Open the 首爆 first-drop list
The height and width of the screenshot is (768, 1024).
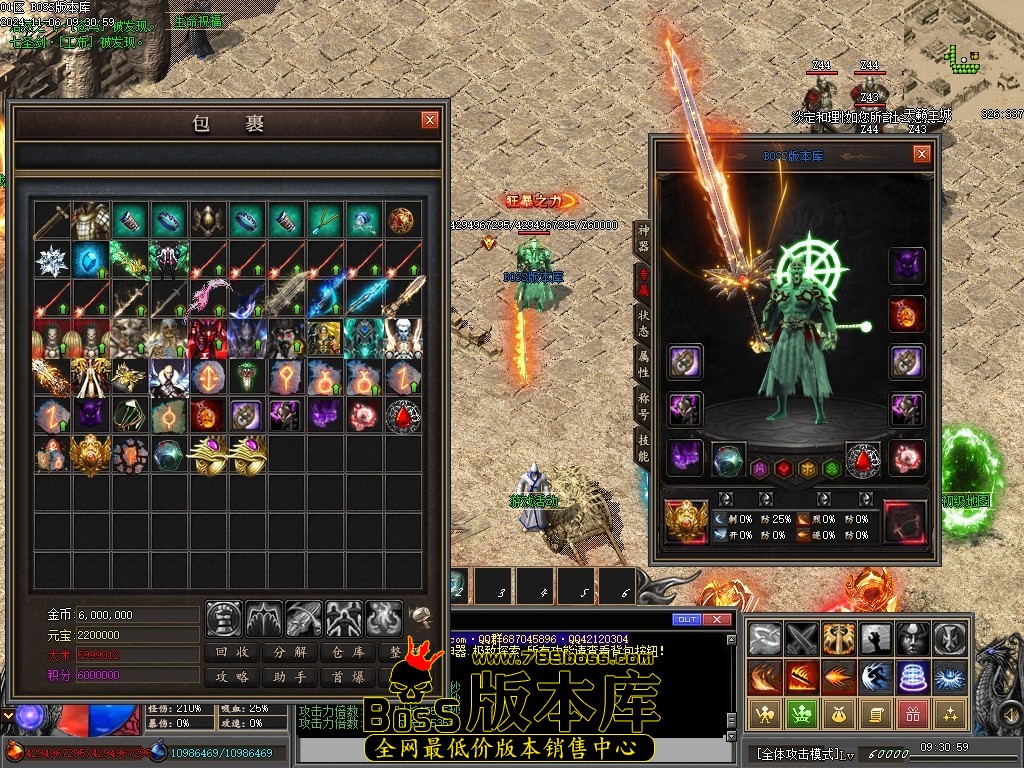point(346,677)
